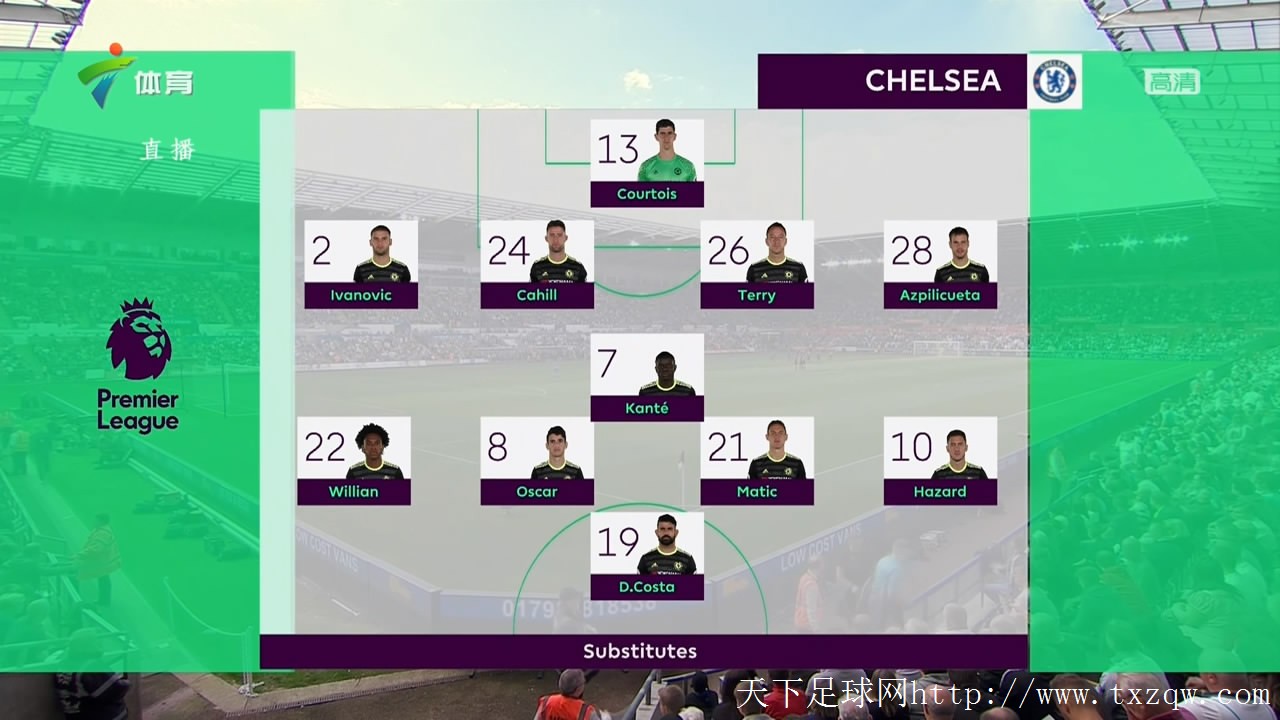Screen dimensions: 1280x720
Task: Choose Willian's player card
Action: point(354,461)
